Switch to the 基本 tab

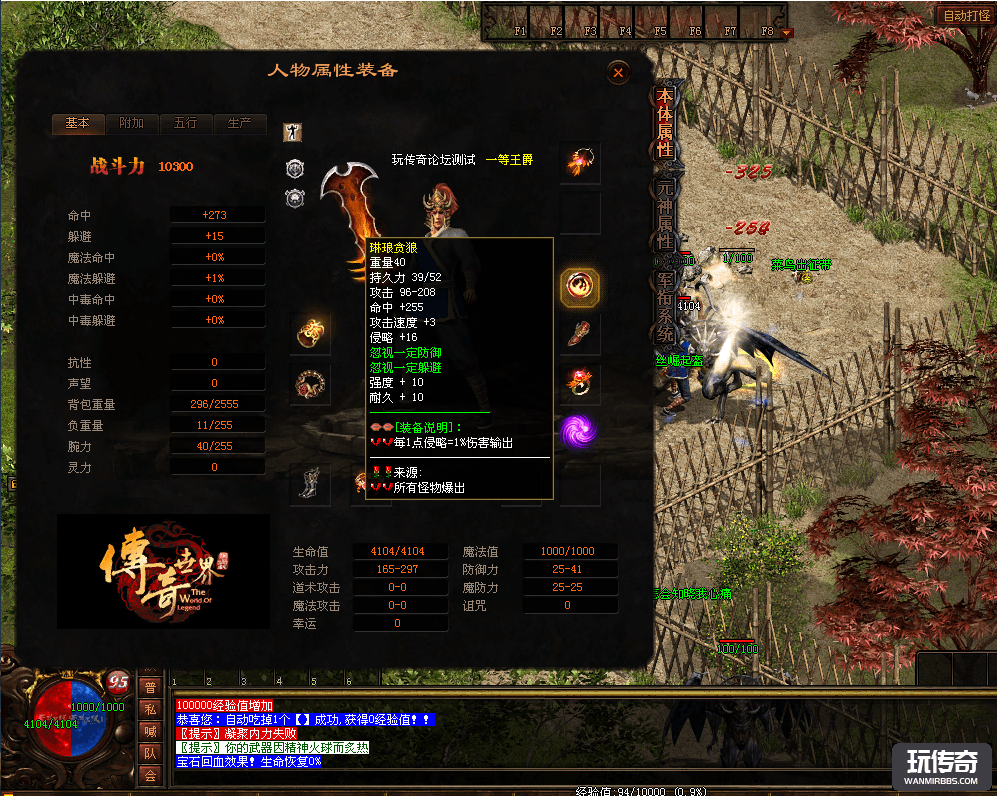point(77,124)
